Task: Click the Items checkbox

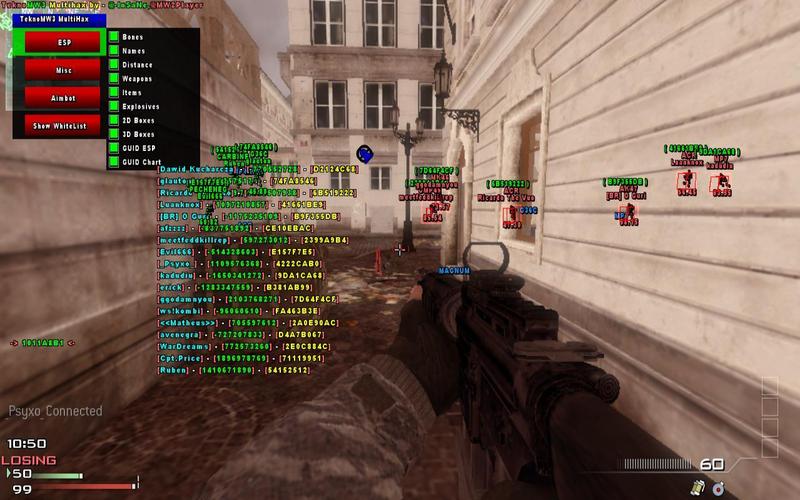Action: click(114, 92)
